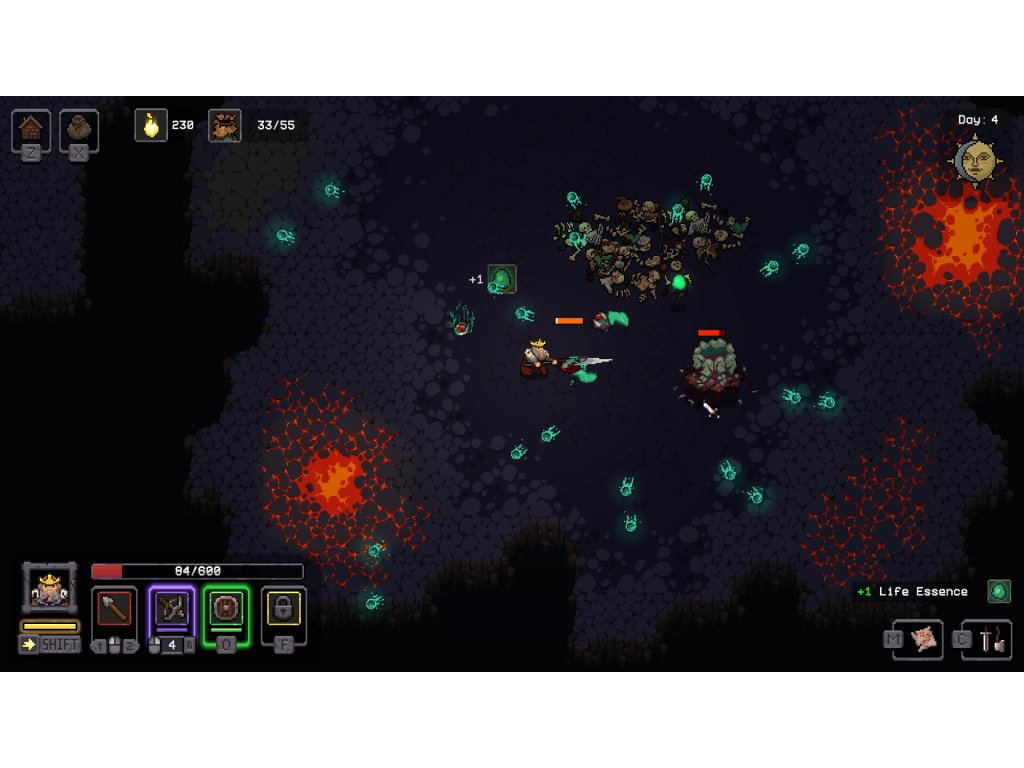Click the crowned king portrait
Image resolution: width=1024 pixels, height=768 pixels.
tap(49, 588)
